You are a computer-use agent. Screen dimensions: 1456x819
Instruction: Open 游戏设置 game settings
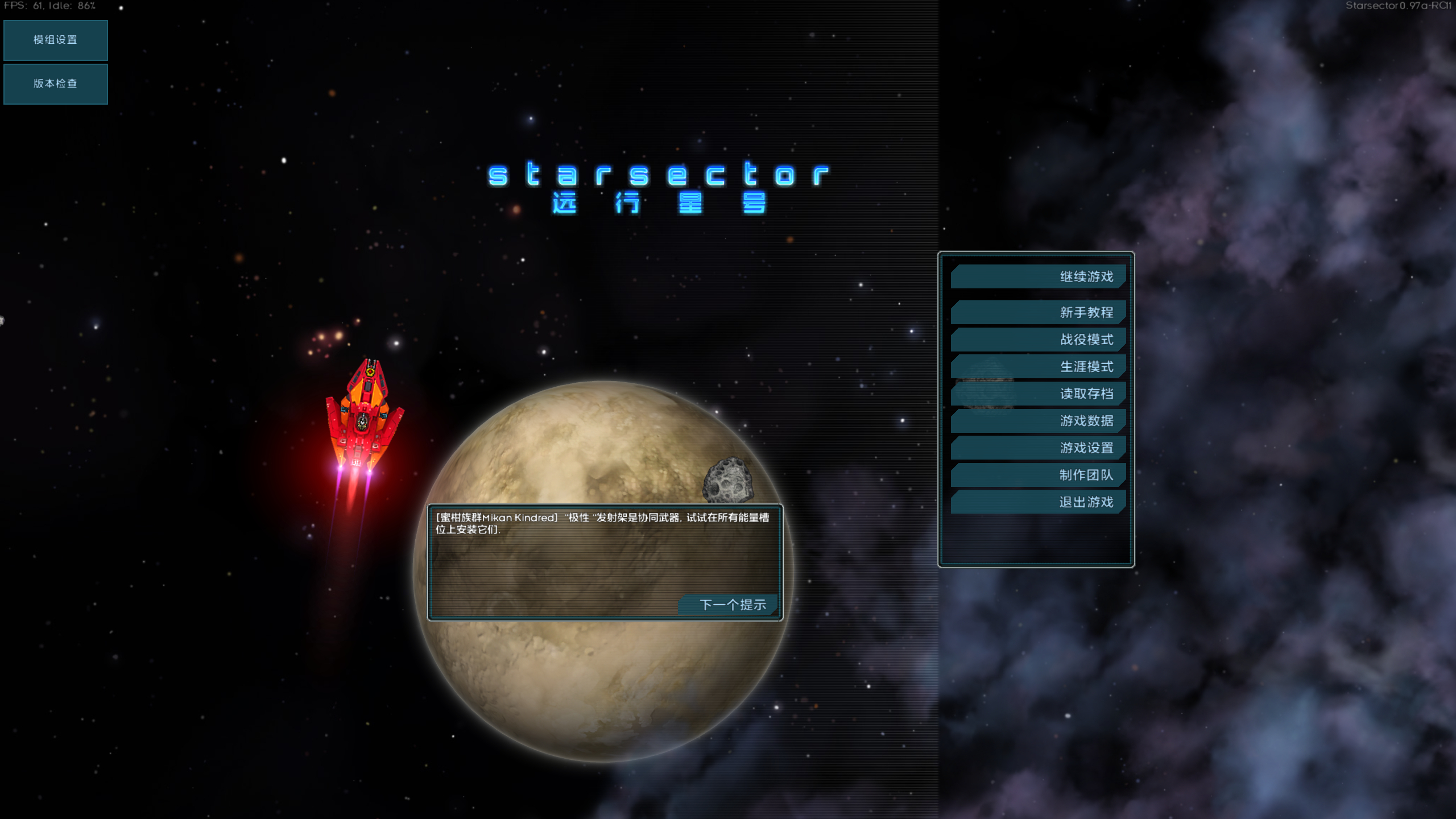click(x=1038, y=448)
